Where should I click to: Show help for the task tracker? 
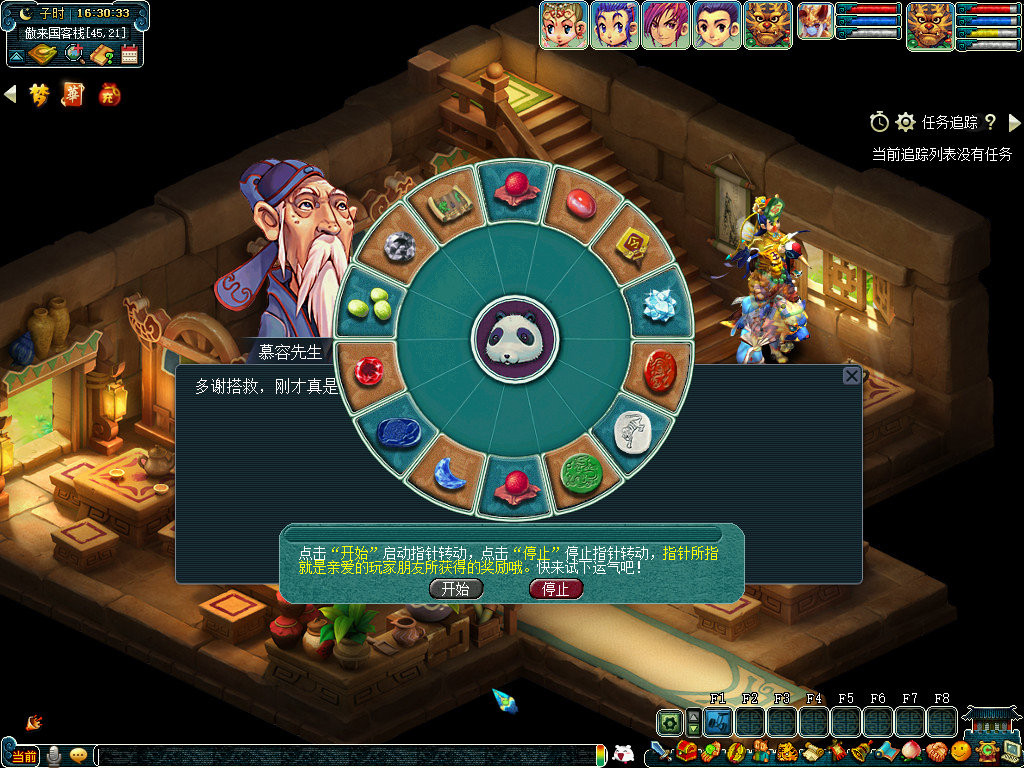tap(990, 122)
